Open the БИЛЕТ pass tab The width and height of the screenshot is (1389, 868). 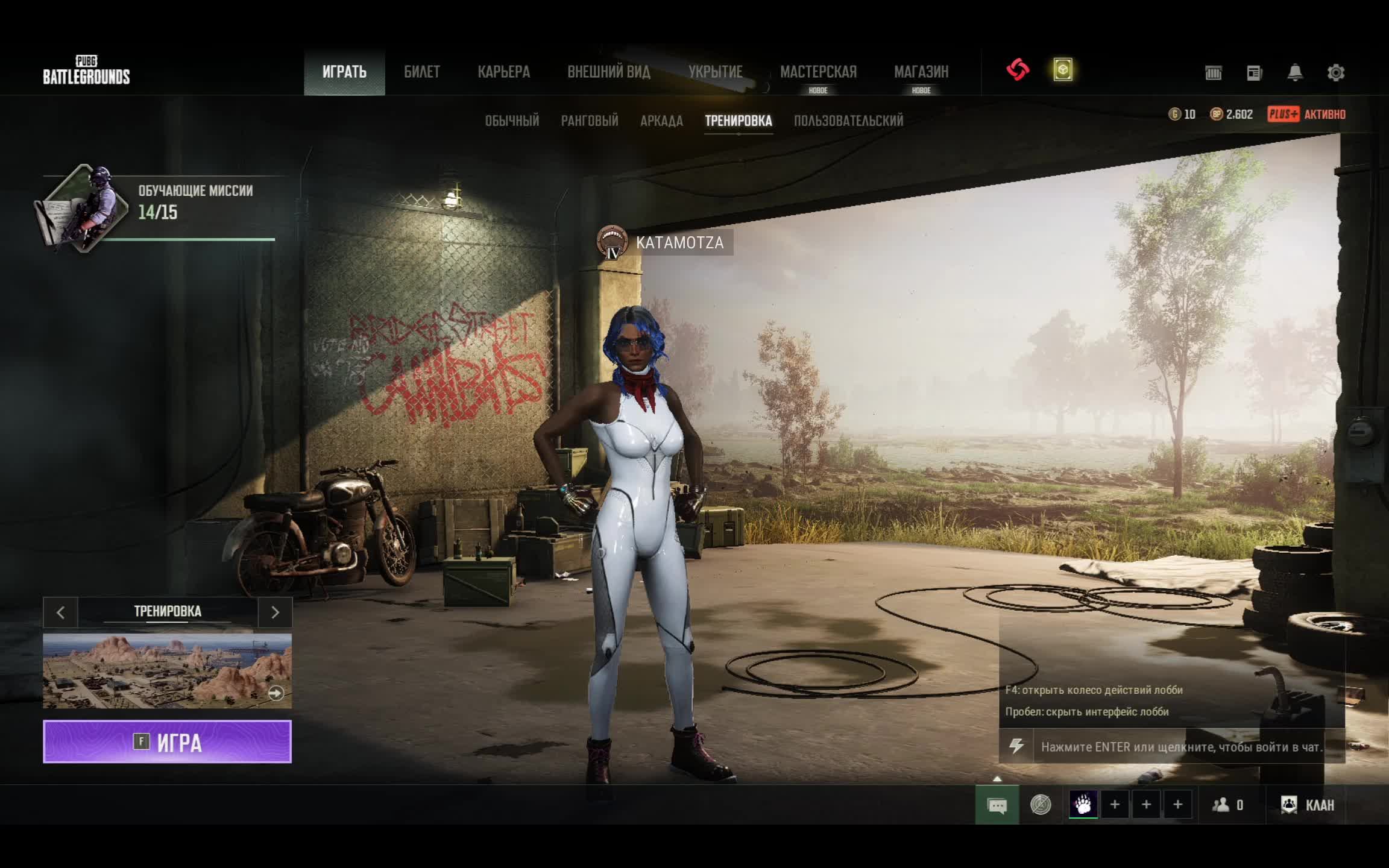click(x=421, y=72)
